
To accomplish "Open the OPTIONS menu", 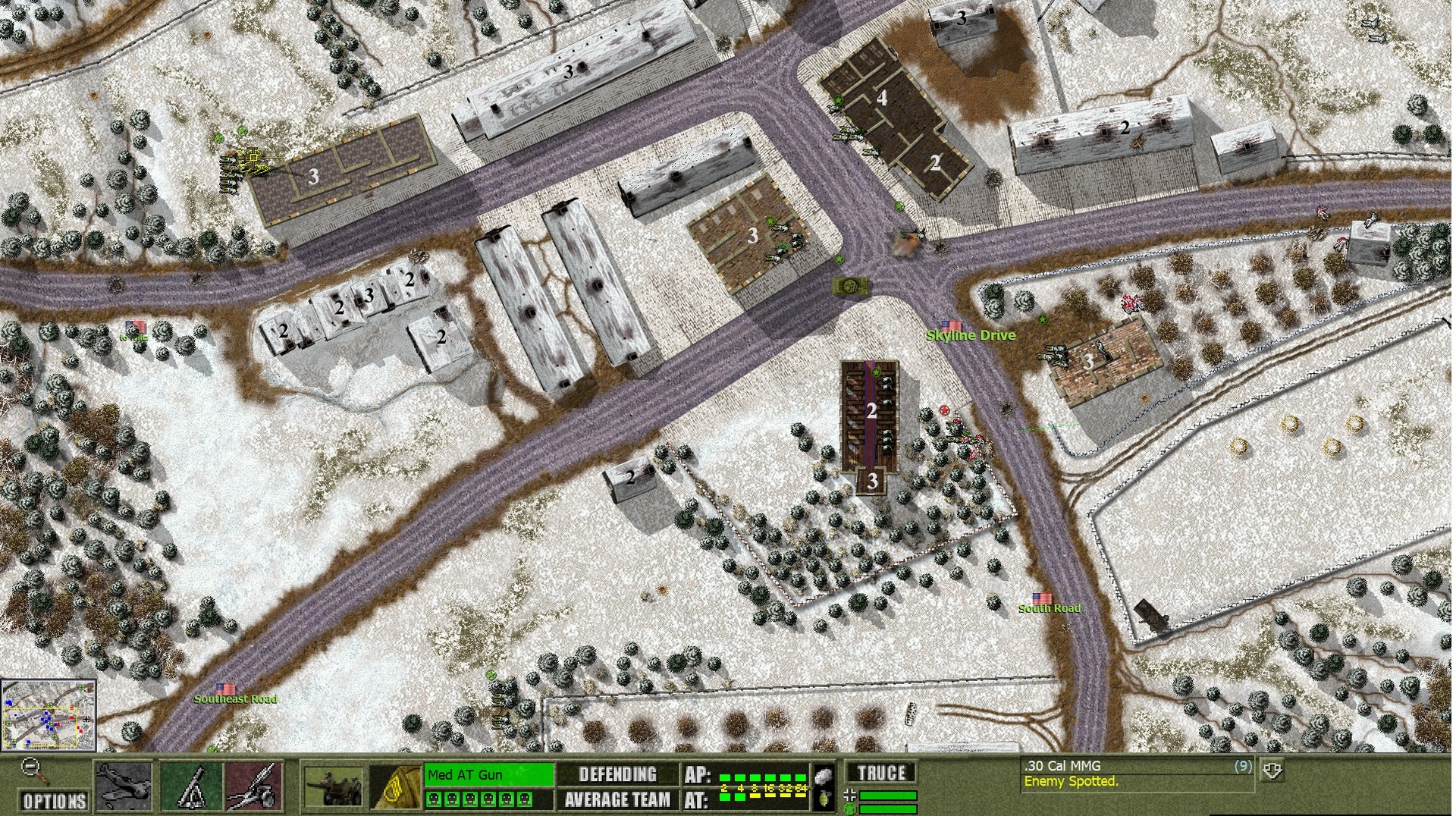I will click(53, 801).
